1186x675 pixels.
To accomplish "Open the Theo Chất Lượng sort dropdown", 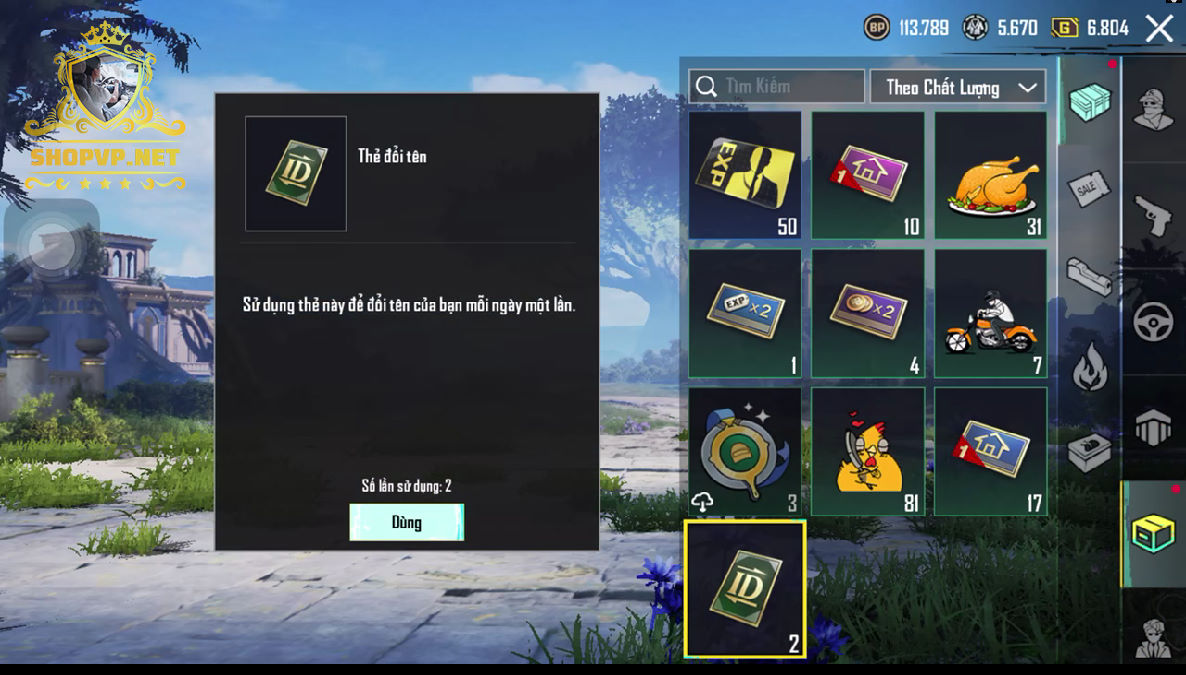I will (x=958, y=87).
